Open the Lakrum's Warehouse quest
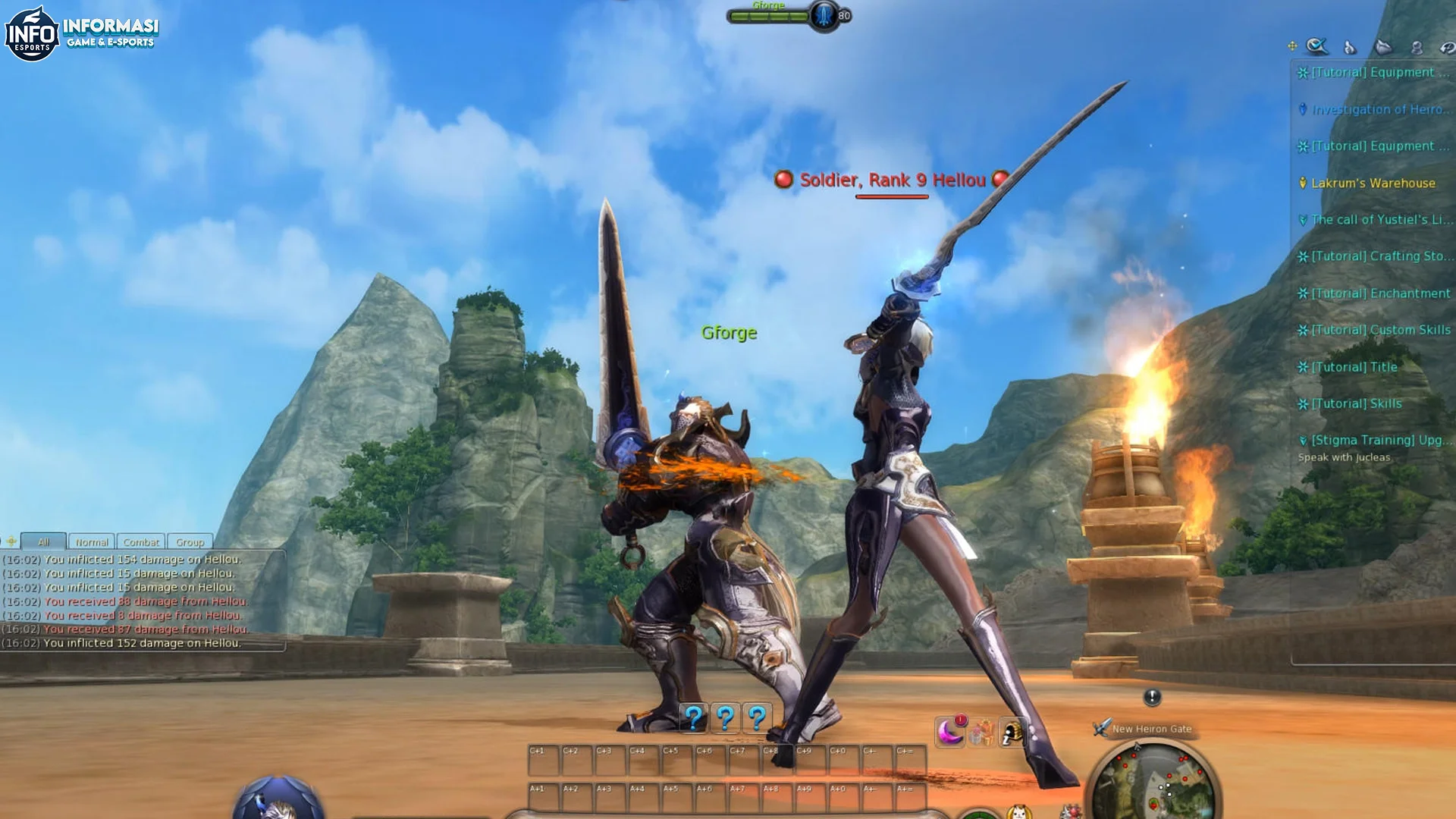Viewport: 1456px width, 819px height. [1373, 183]
